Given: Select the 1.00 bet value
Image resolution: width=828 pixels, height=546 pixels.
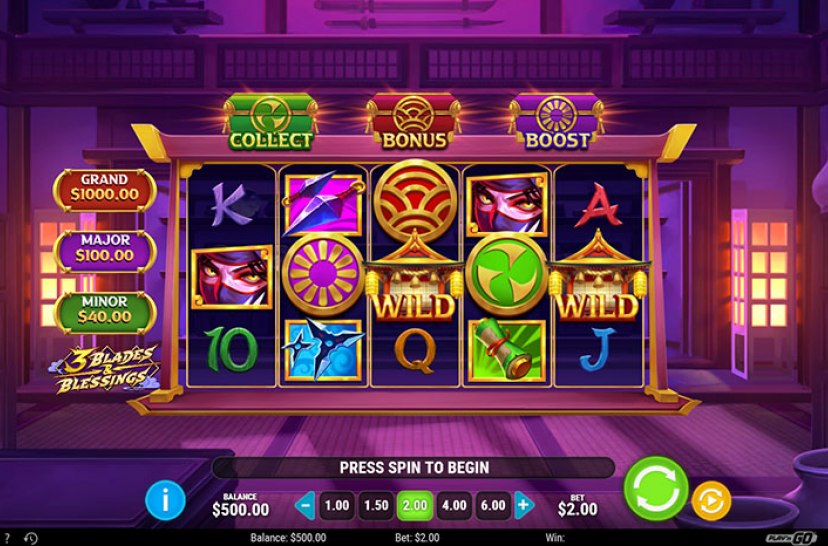Looking at the screenshot, I should point(338,505).
